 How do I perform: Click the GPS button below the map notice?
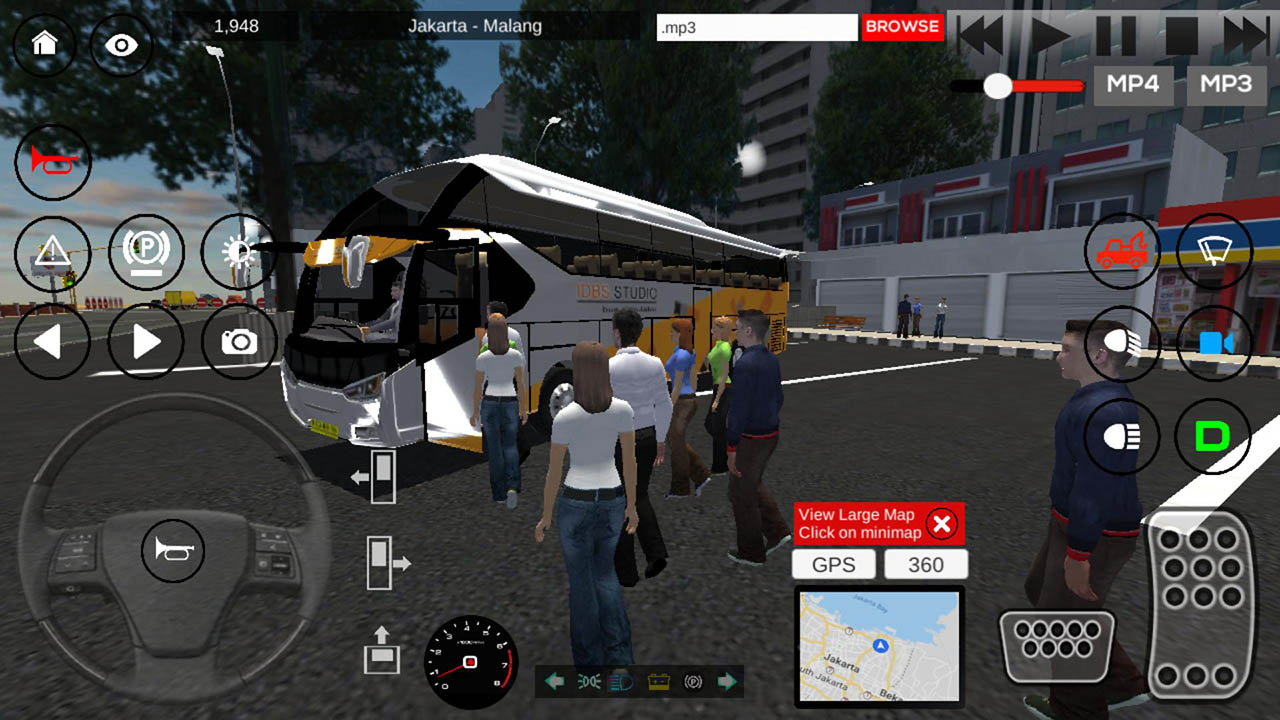(x=833, y=564)
